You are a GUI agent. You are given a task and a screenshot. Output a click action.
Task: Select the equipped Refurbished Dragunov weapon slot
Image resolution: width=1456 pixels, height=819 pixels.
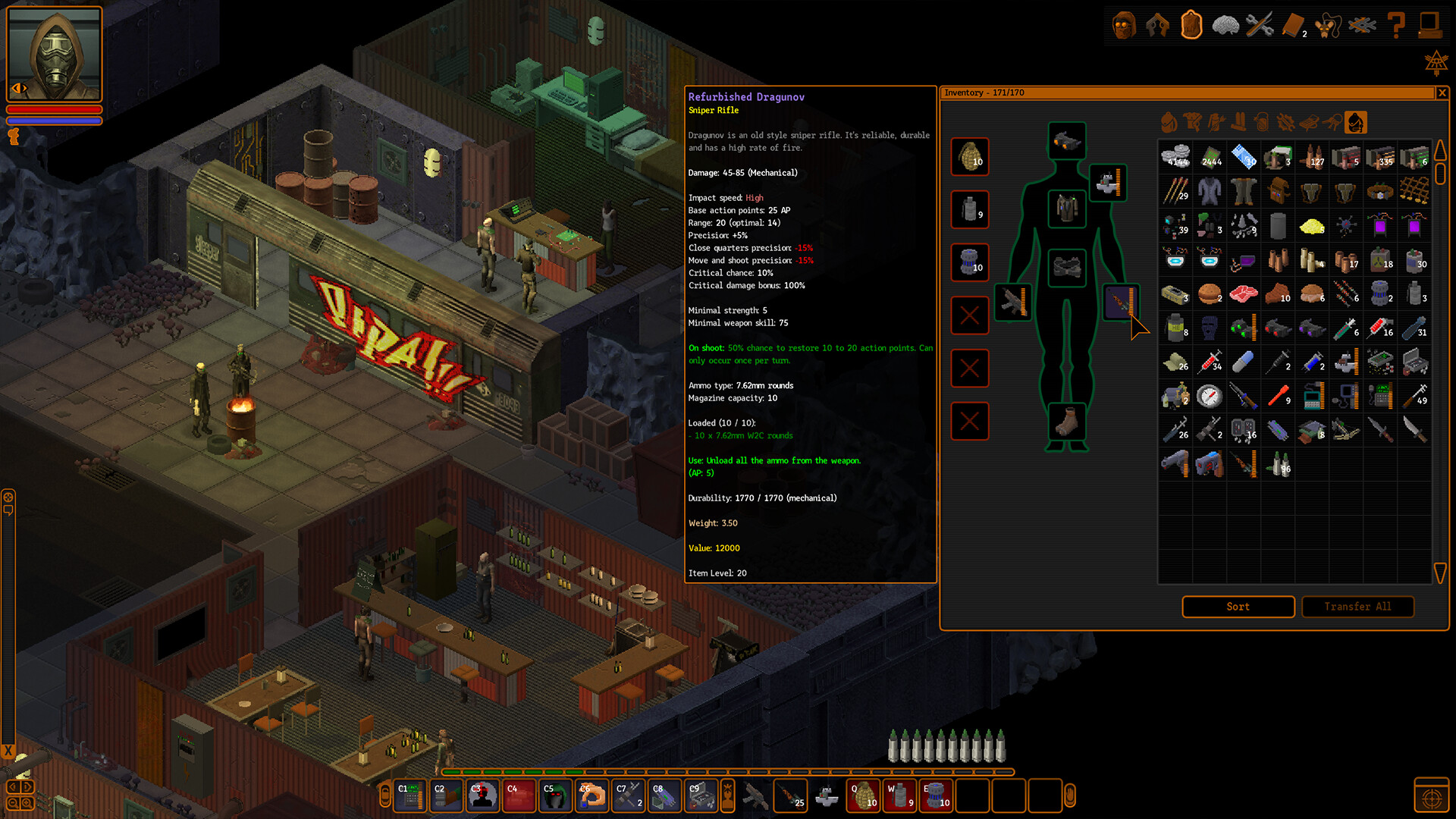(1120, 302)
